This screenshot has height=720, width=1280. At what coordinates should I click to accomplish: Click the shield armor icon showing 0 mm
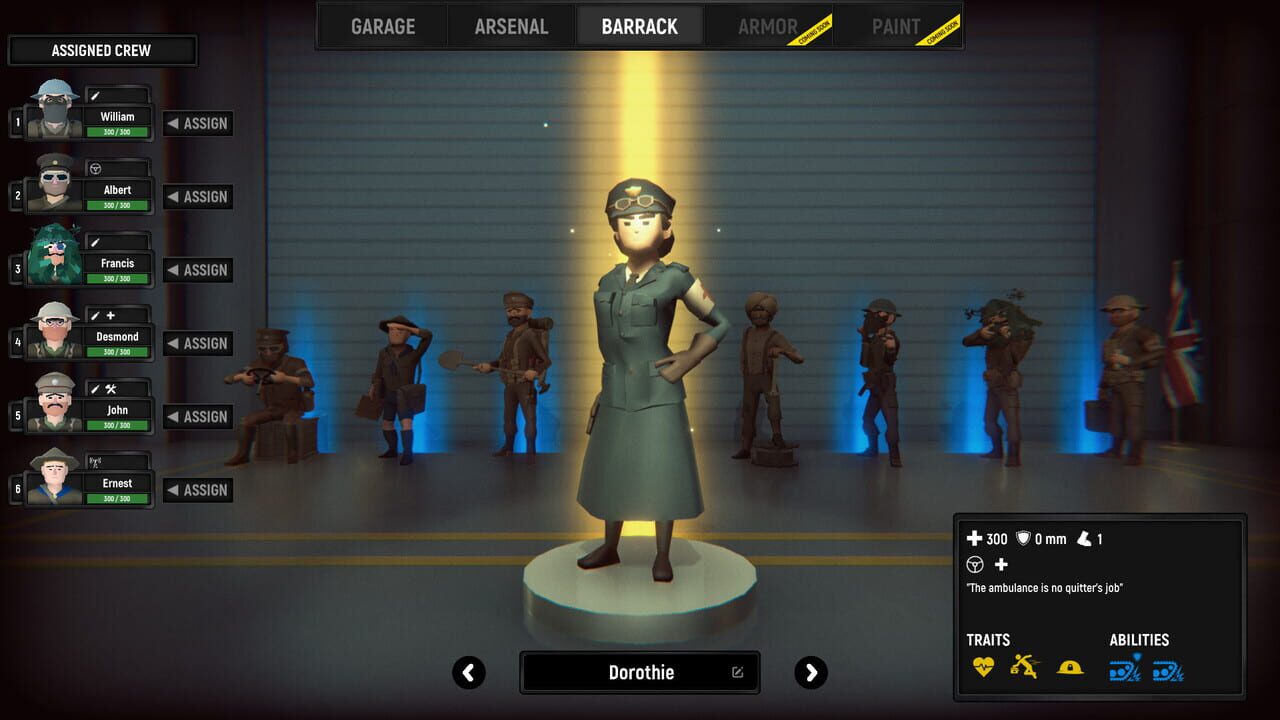[1023, 539]
